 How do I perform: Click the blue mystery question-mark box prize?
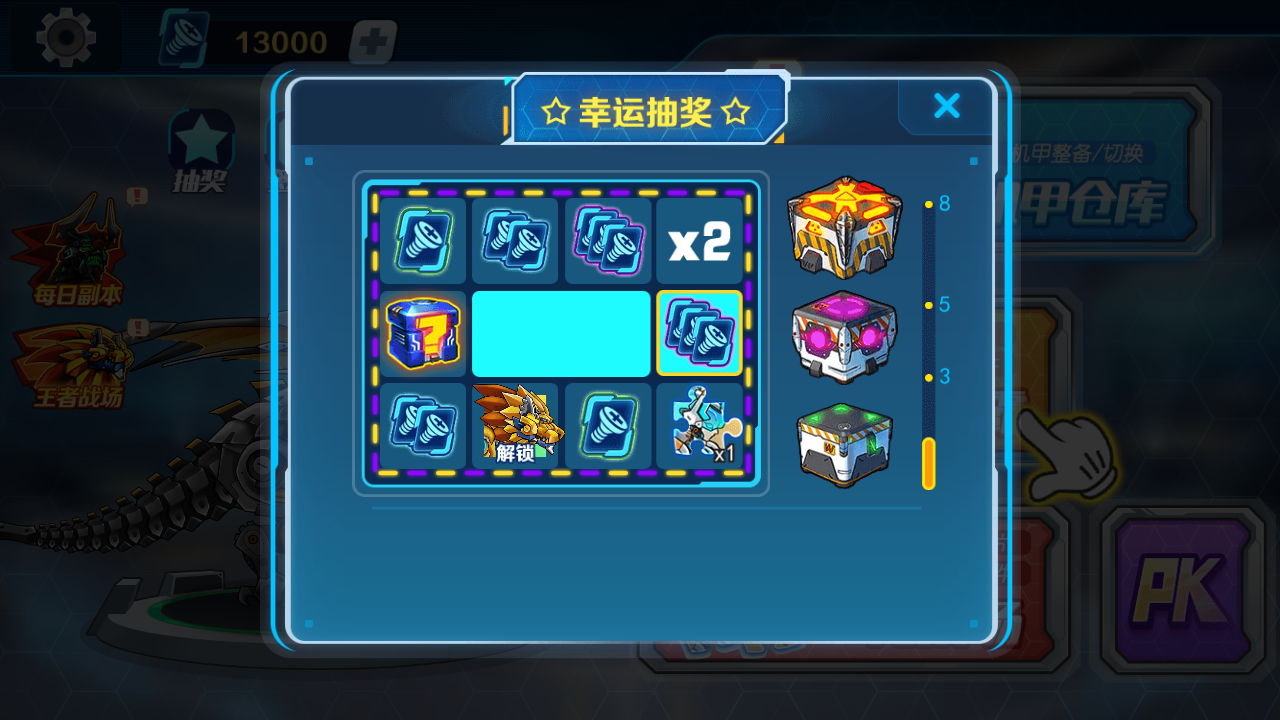pyautogui.click(x=421, y=334)
